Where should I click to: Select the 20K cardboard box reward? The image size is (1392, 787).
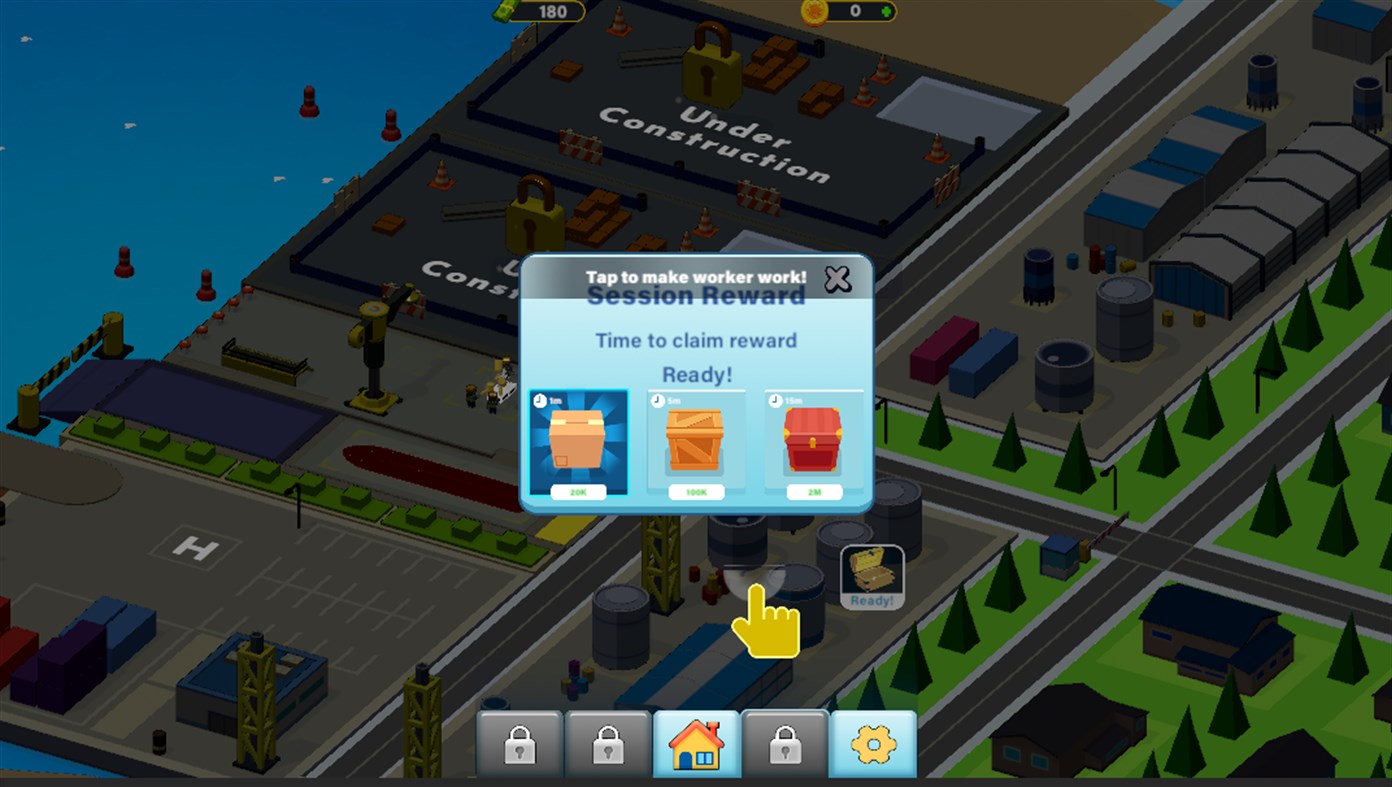[x=580, y=443]
